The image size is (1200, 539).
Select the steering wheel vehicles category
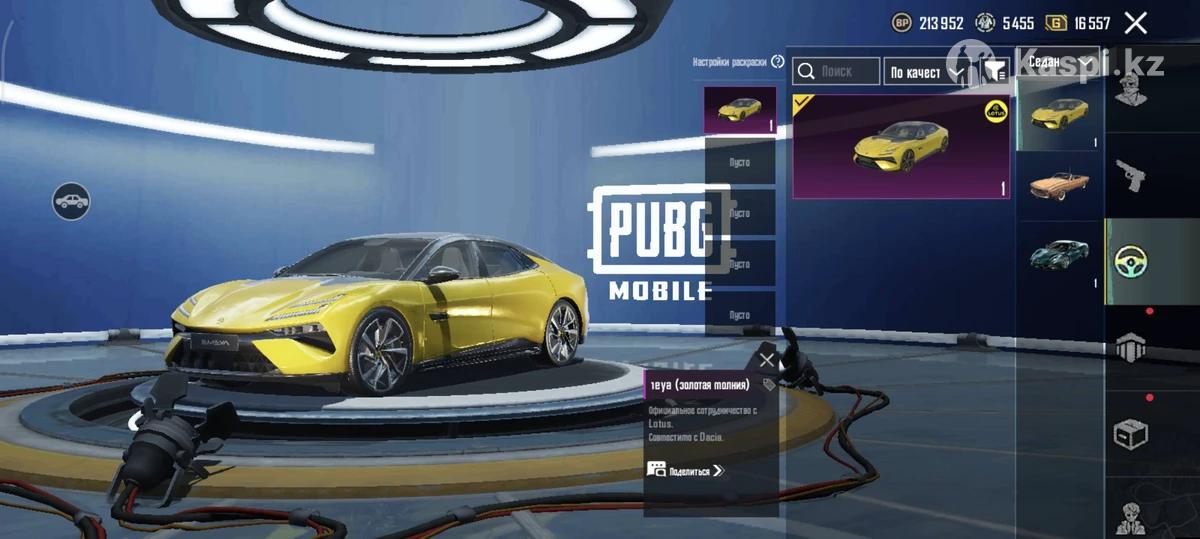click(x=1131, y=262)
